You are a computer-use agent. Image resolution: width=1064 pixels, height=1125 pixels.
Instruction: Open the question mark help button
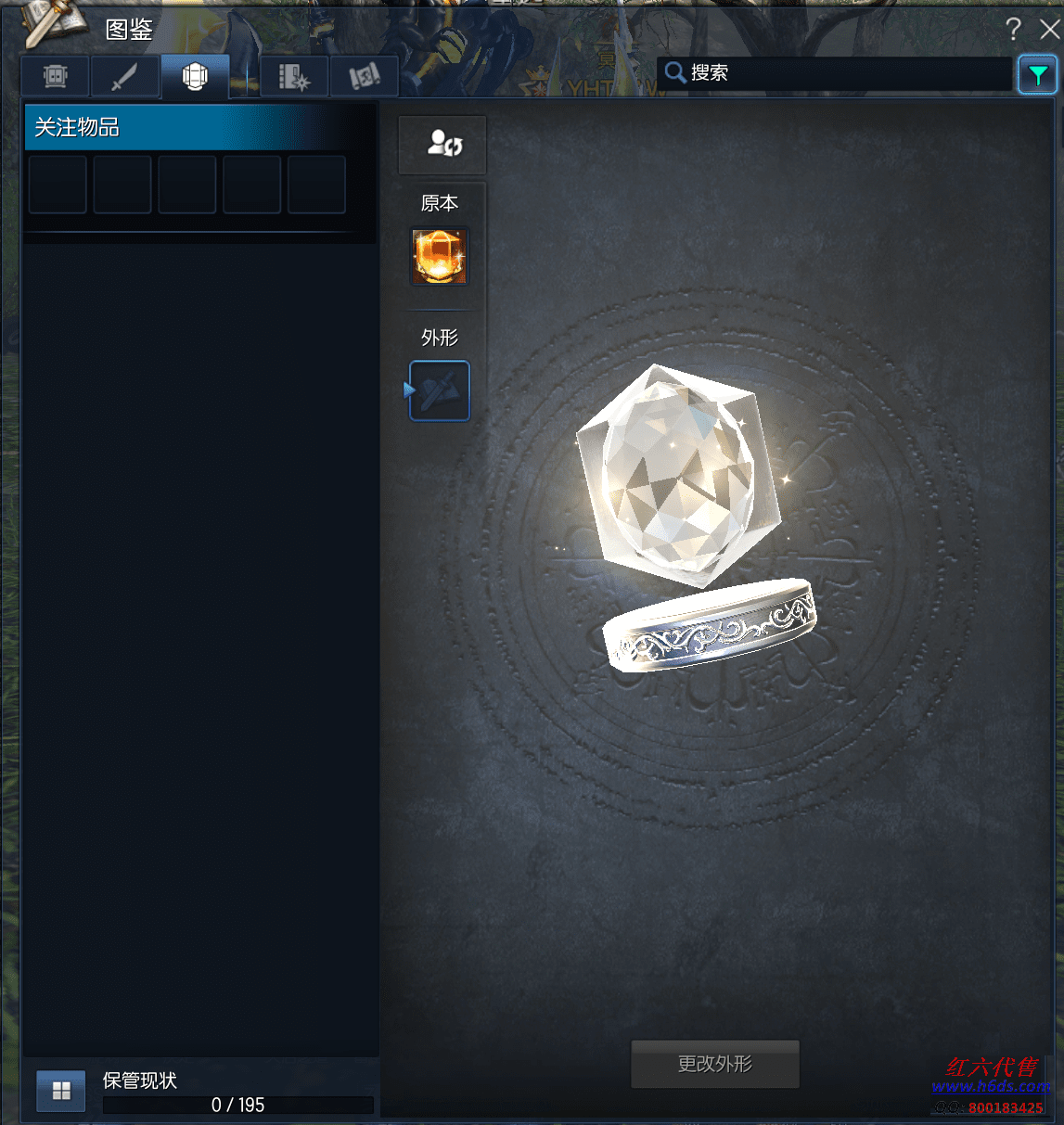click(x=1013, y=30)
